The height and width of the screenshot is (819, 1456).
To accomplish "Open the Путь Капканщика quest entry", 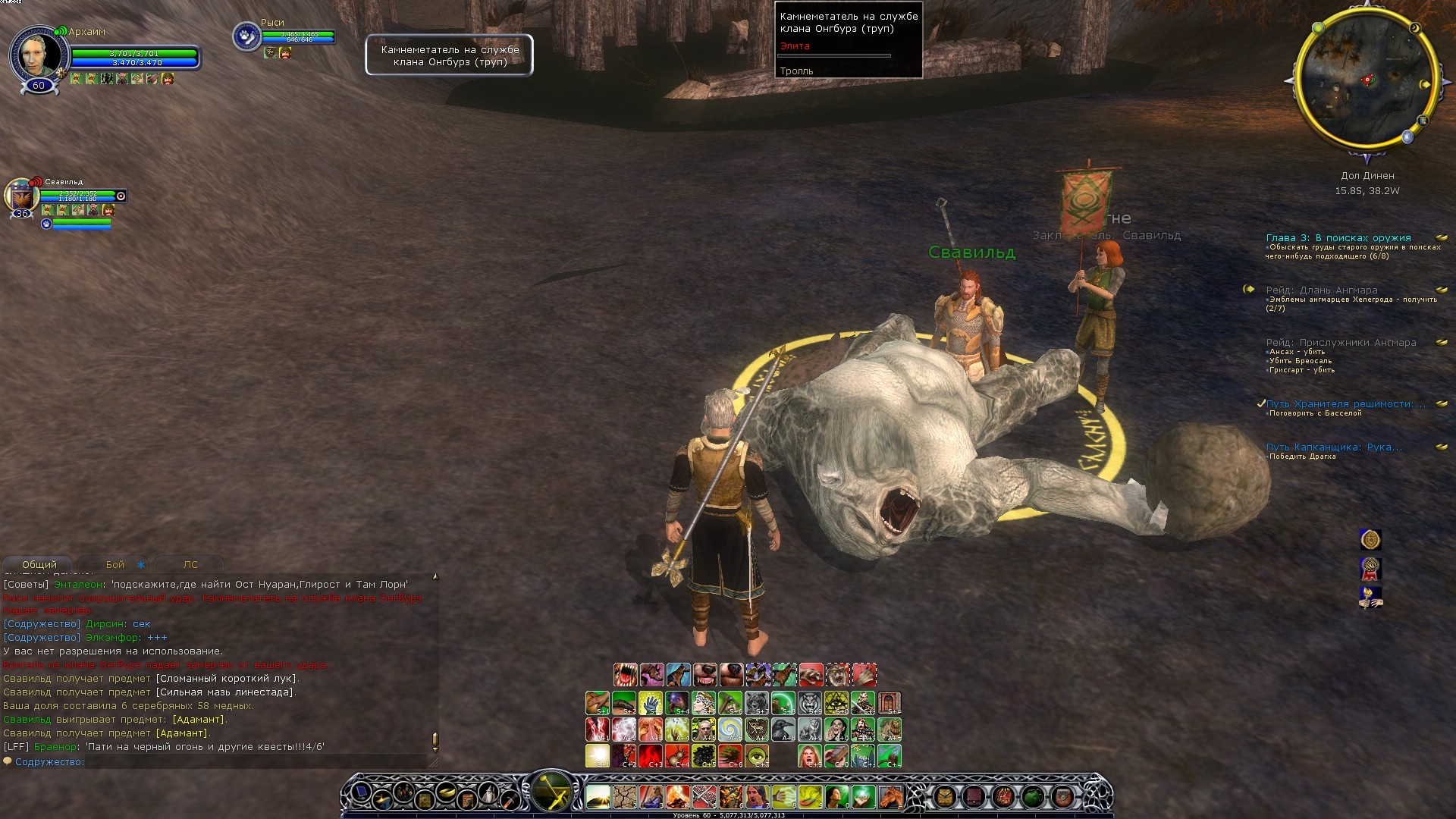I will (1334, 447).
